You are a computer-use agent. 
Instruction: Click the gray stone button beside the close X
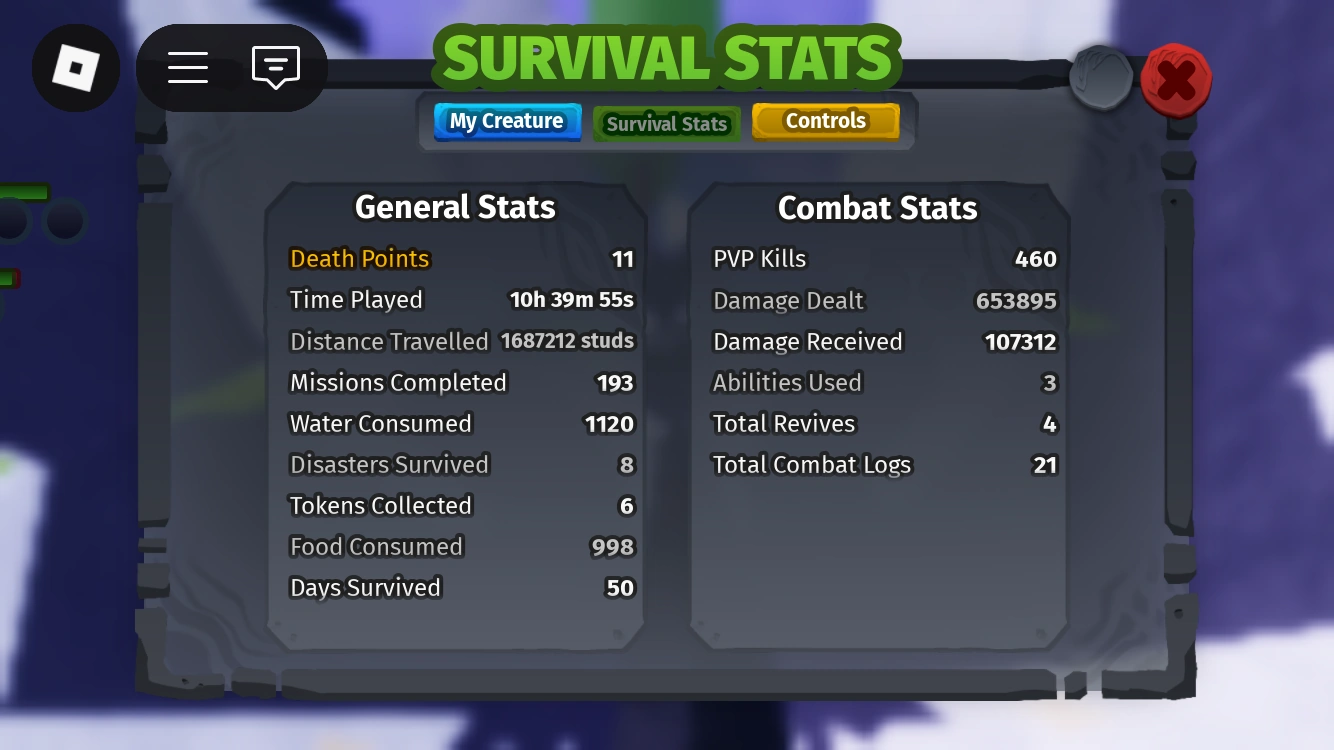click(x=1101, y=76)
